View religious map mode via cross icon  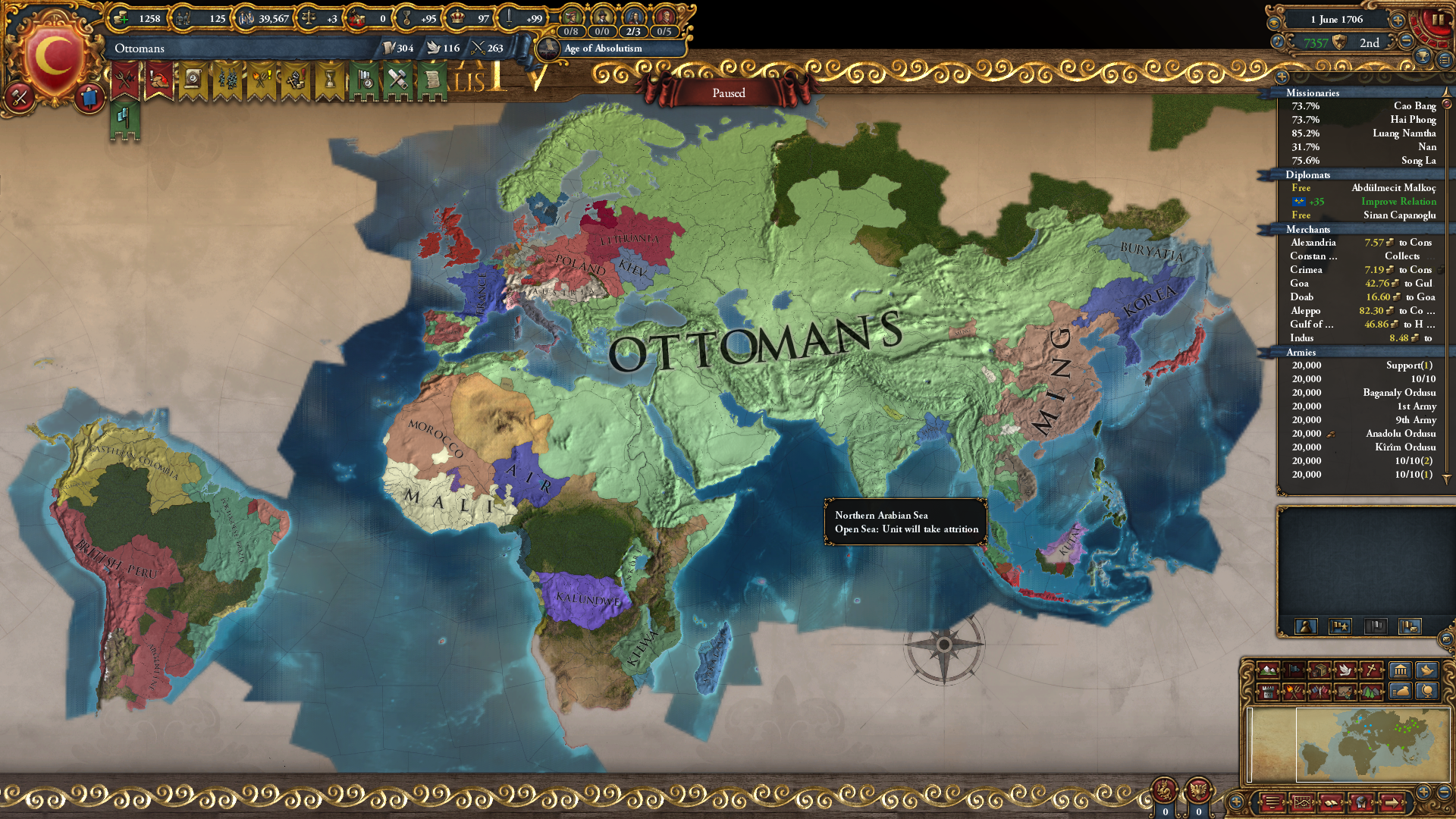pyautogui.click(x=1370, y=671)
